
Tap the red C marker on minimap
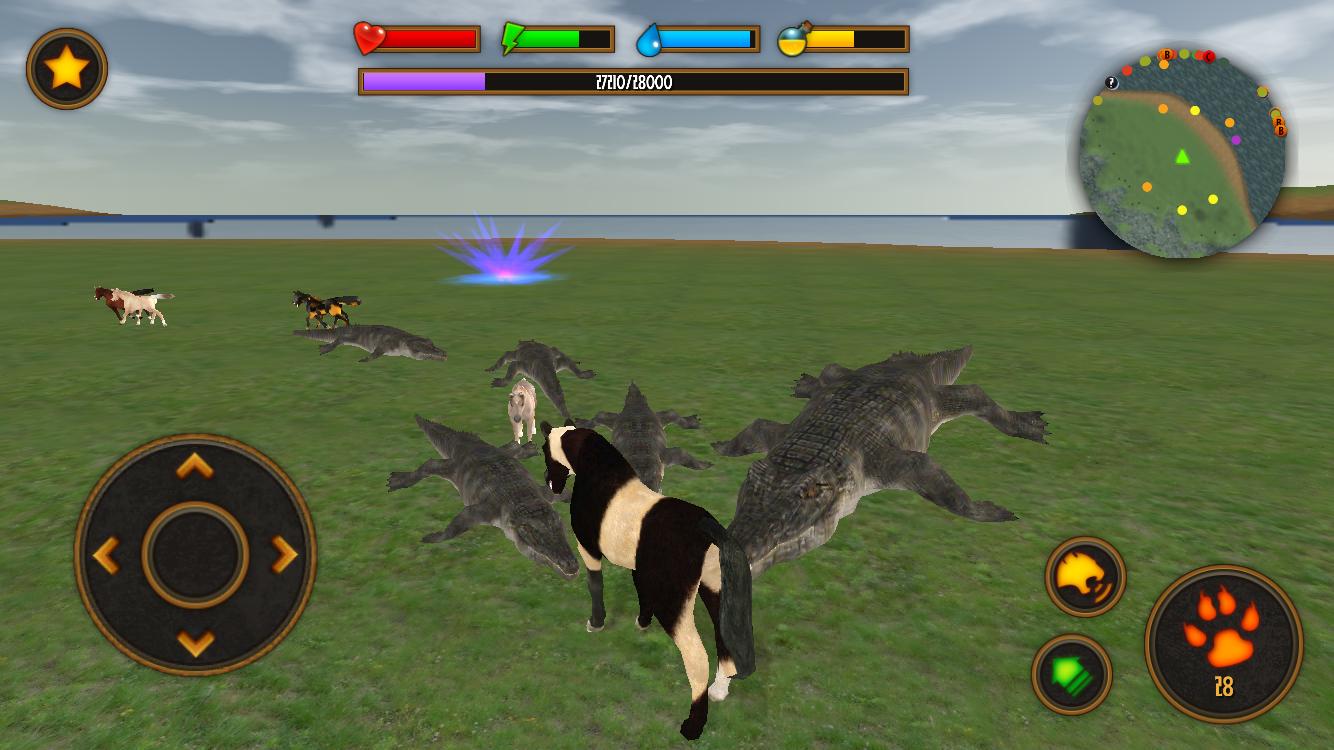click(x=1209, y=56)
